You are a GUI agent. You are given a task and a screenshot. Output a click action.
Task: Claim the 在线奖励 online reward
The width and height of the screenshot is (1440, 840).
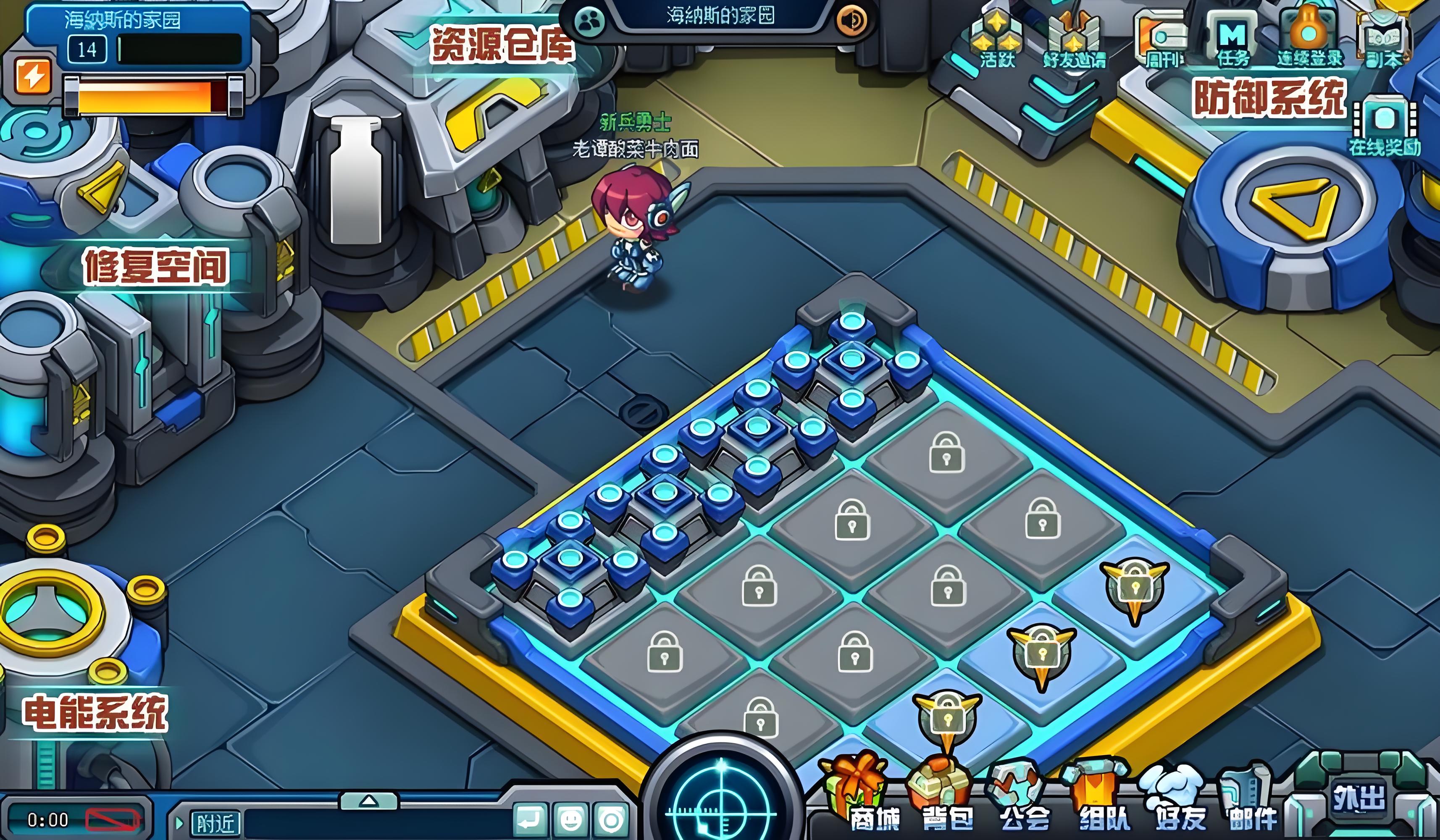pyautogui.click(x=1384, y=126)
